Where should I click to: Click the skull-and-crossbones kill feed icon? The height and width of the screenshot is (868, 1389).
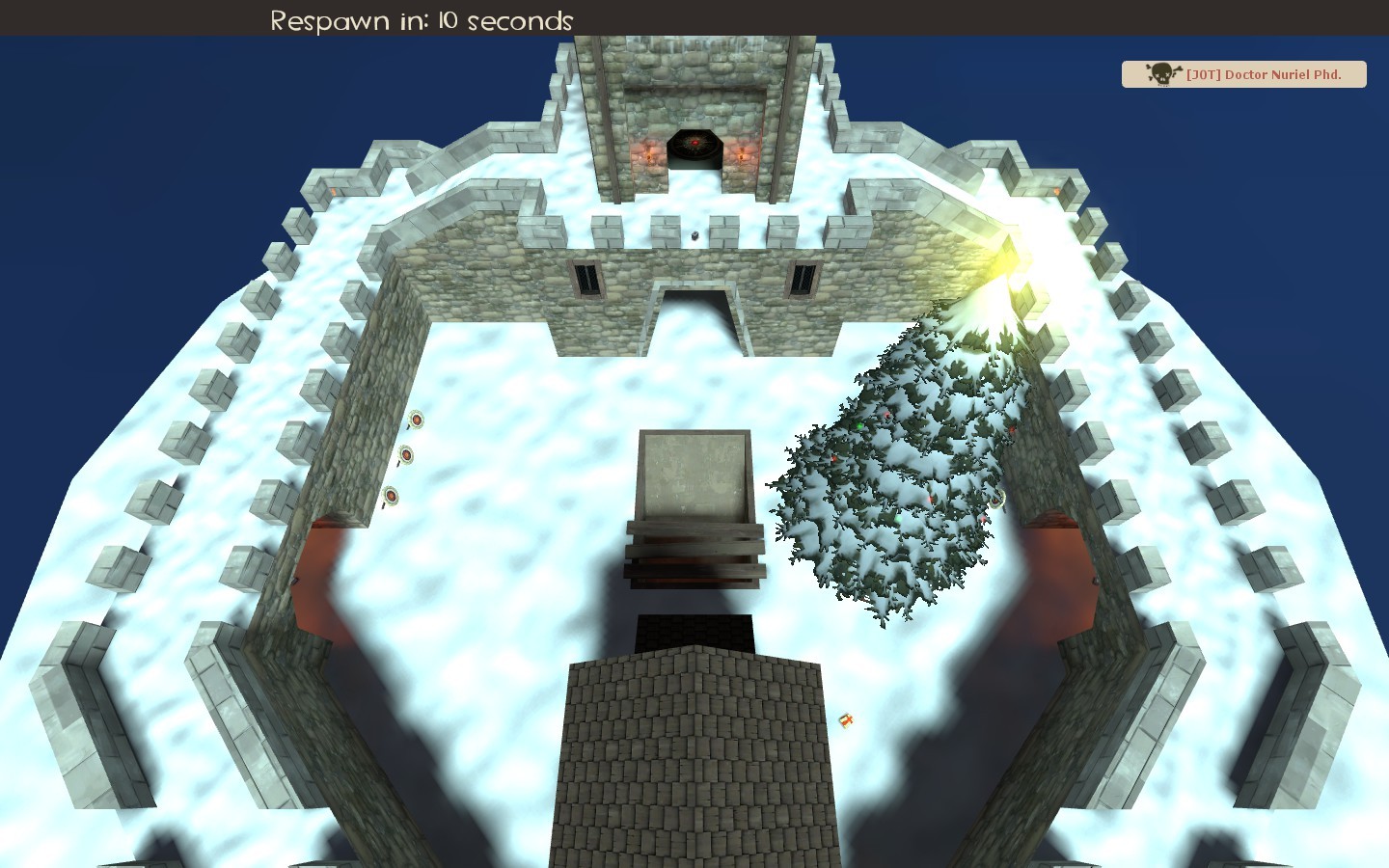pyautogui.click(x=1161, y=73)
